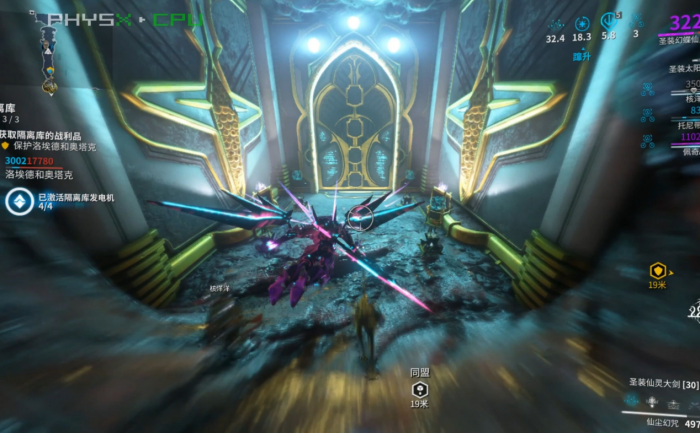The height and width of the screenshot is (433, 700).
Task: Activate the first glowing ability icon
Action: point(632,401)
